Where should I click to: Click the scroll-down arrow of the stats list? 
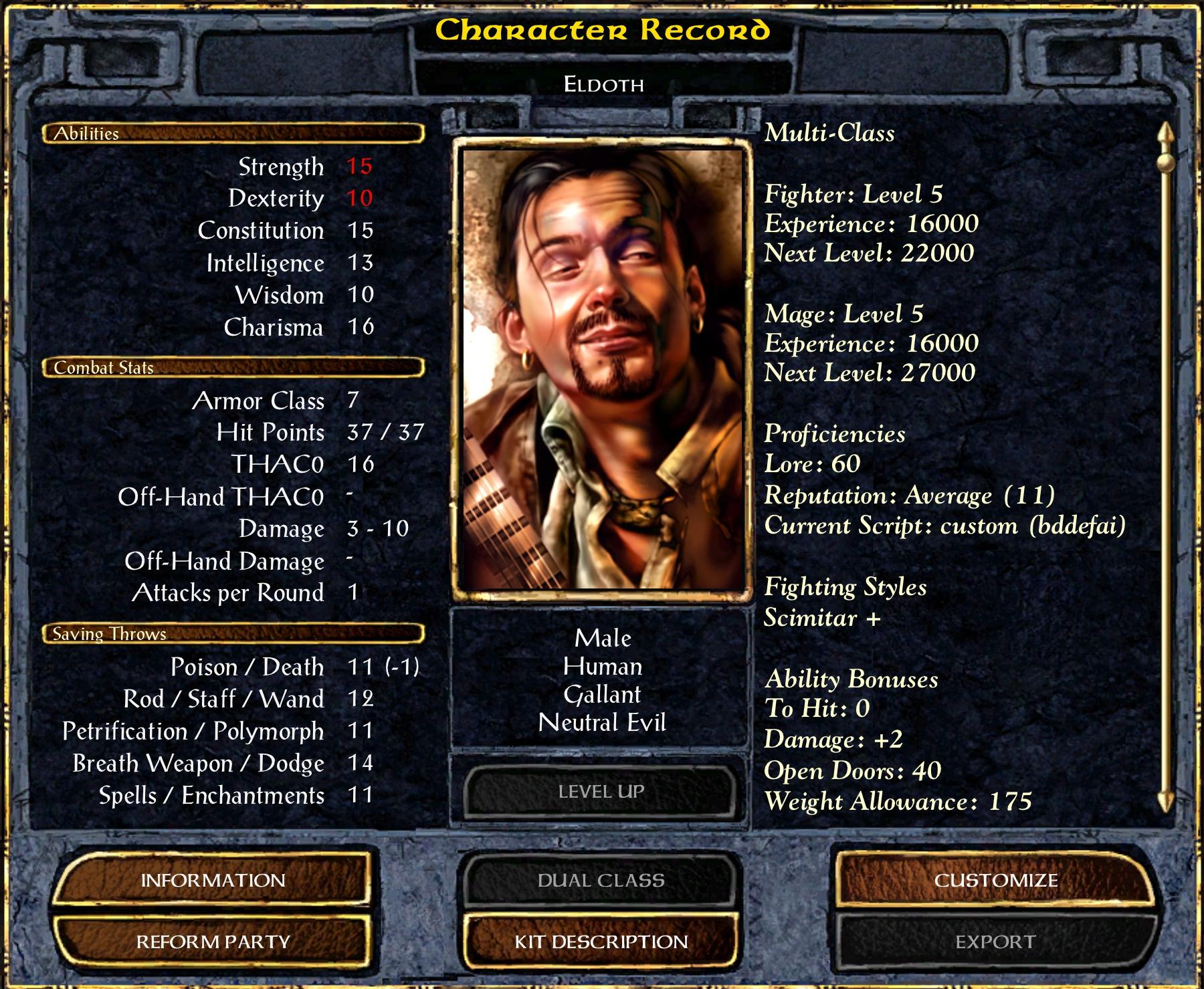[1166, 800]
